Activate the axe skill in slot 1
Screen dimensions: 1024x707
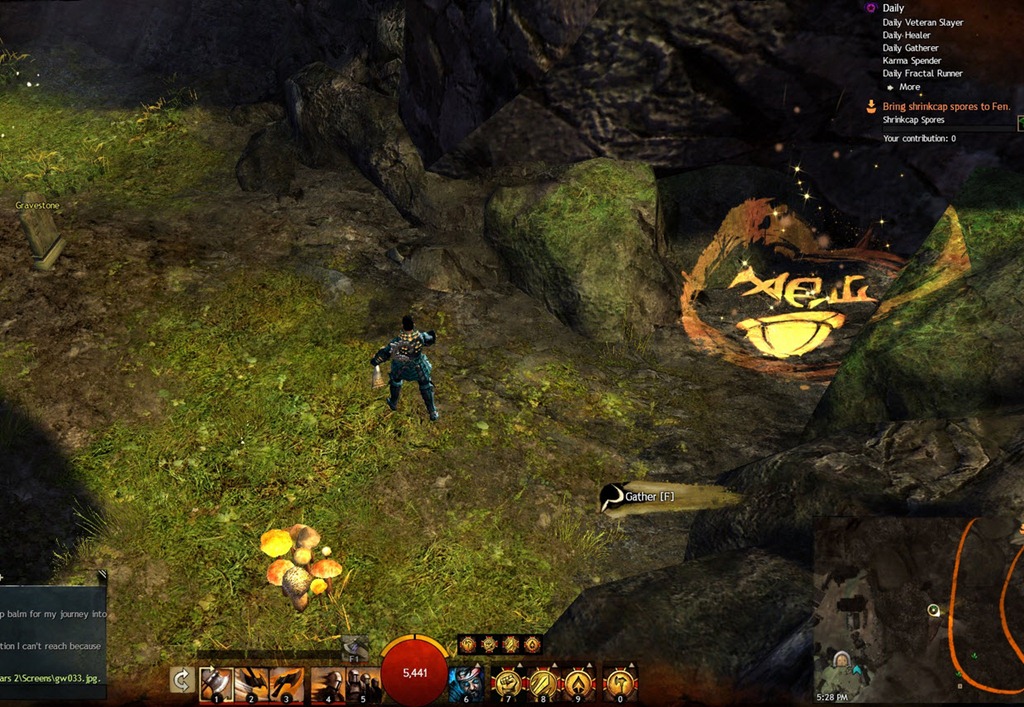(x=216, y=684)
